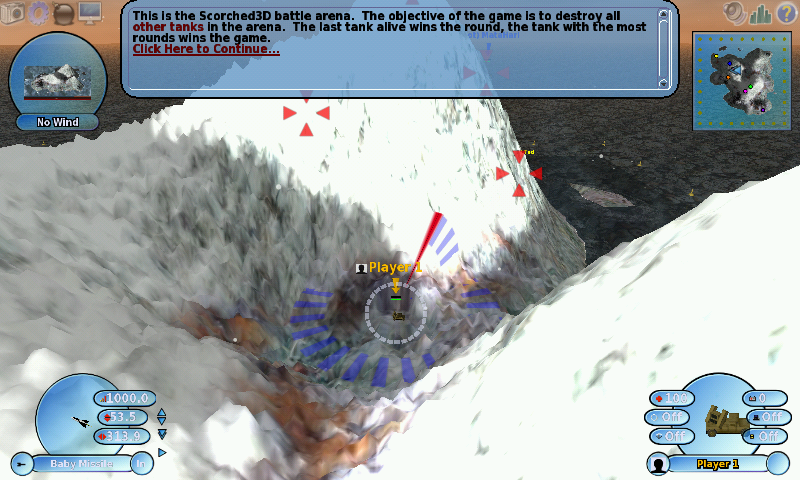800x480 pixels.
Task: Open the camera icon in top toolbar
Action: tap(12, 12)
